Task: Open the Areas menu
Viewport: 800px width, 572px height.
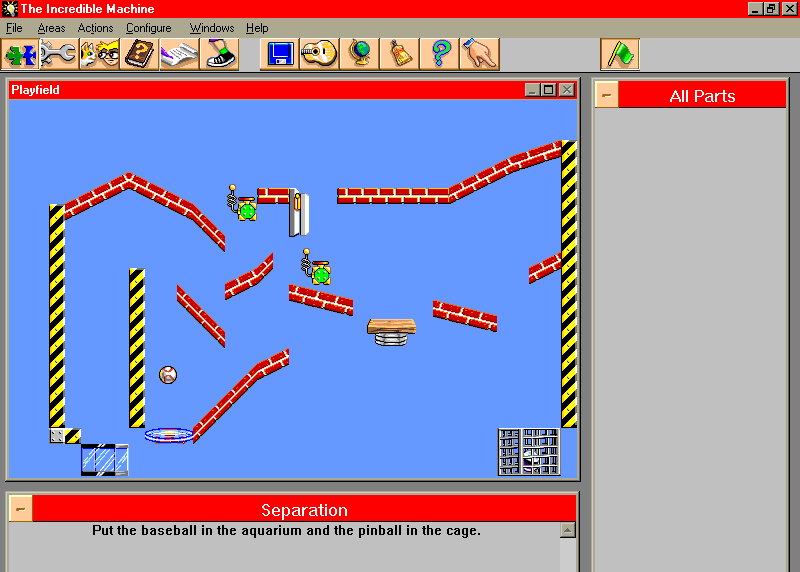Action: (x=51, y=28)
